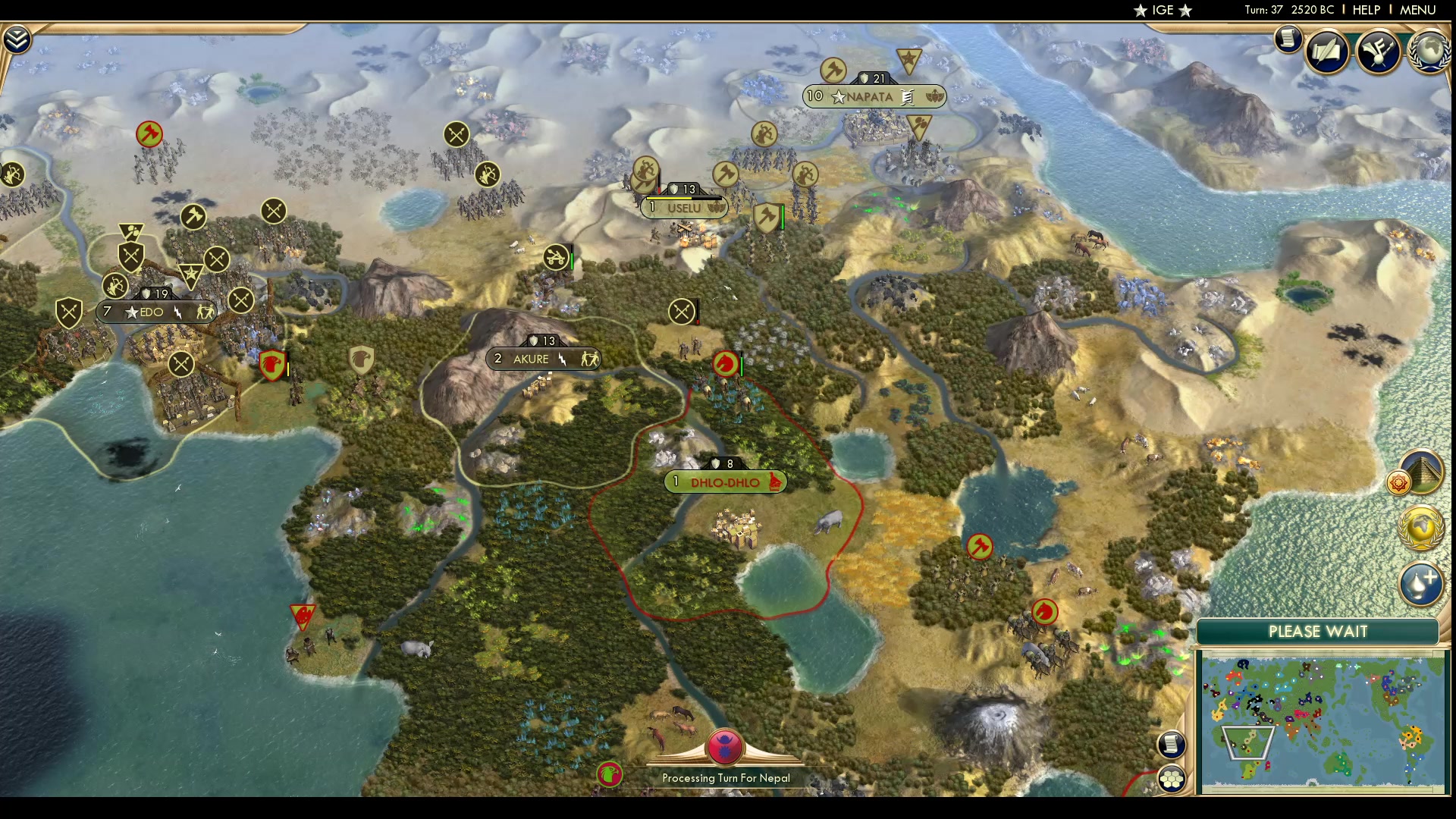Click the orange religion emblem icon

1399,483
